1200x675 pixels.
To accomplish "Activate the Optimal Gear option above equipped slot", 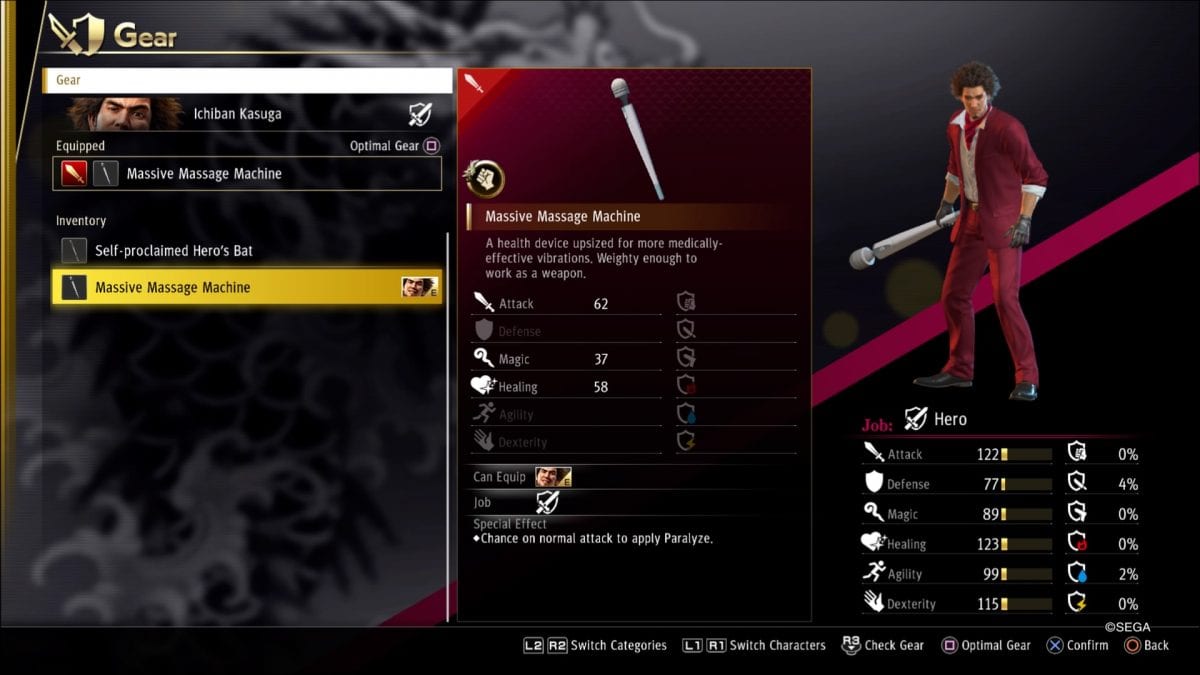I will tap(394, 146).
